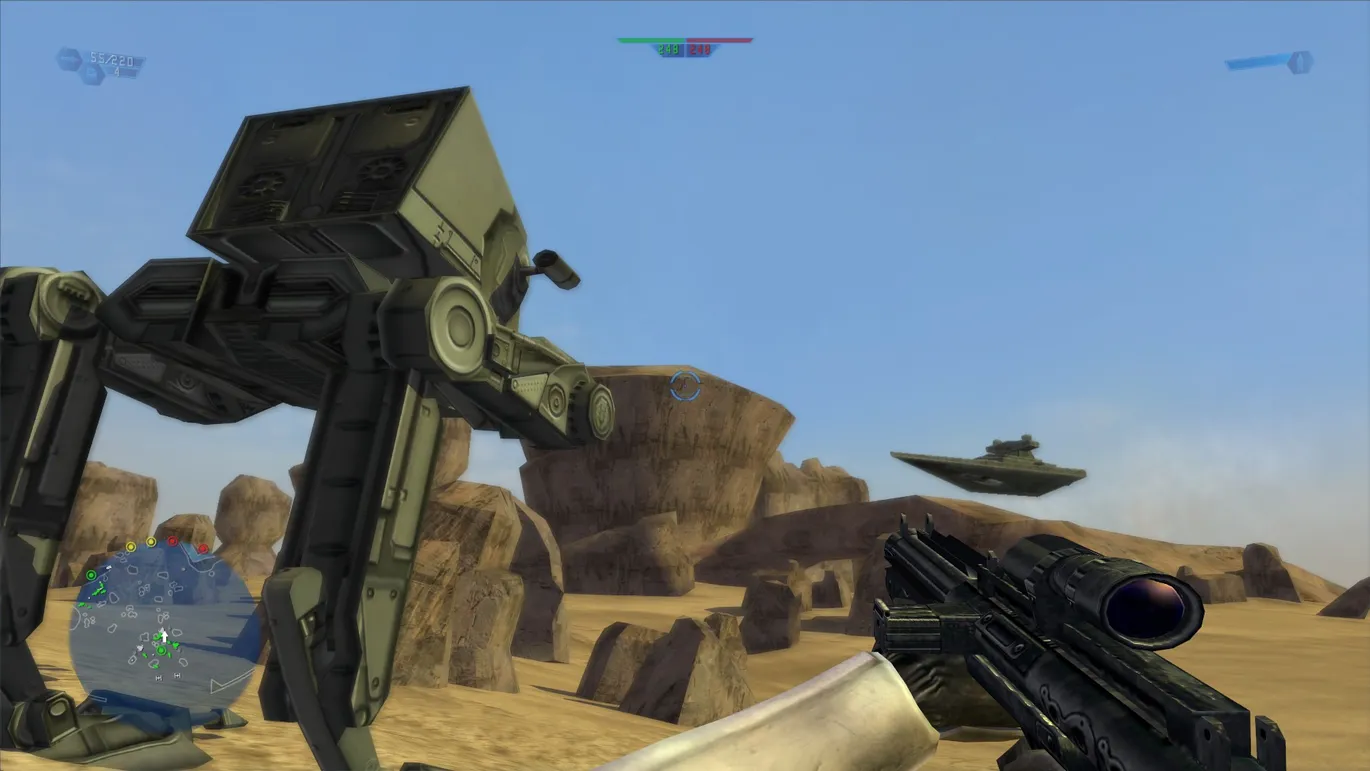
Task: Click the red enemy command post marker
Action: point(172,541)
